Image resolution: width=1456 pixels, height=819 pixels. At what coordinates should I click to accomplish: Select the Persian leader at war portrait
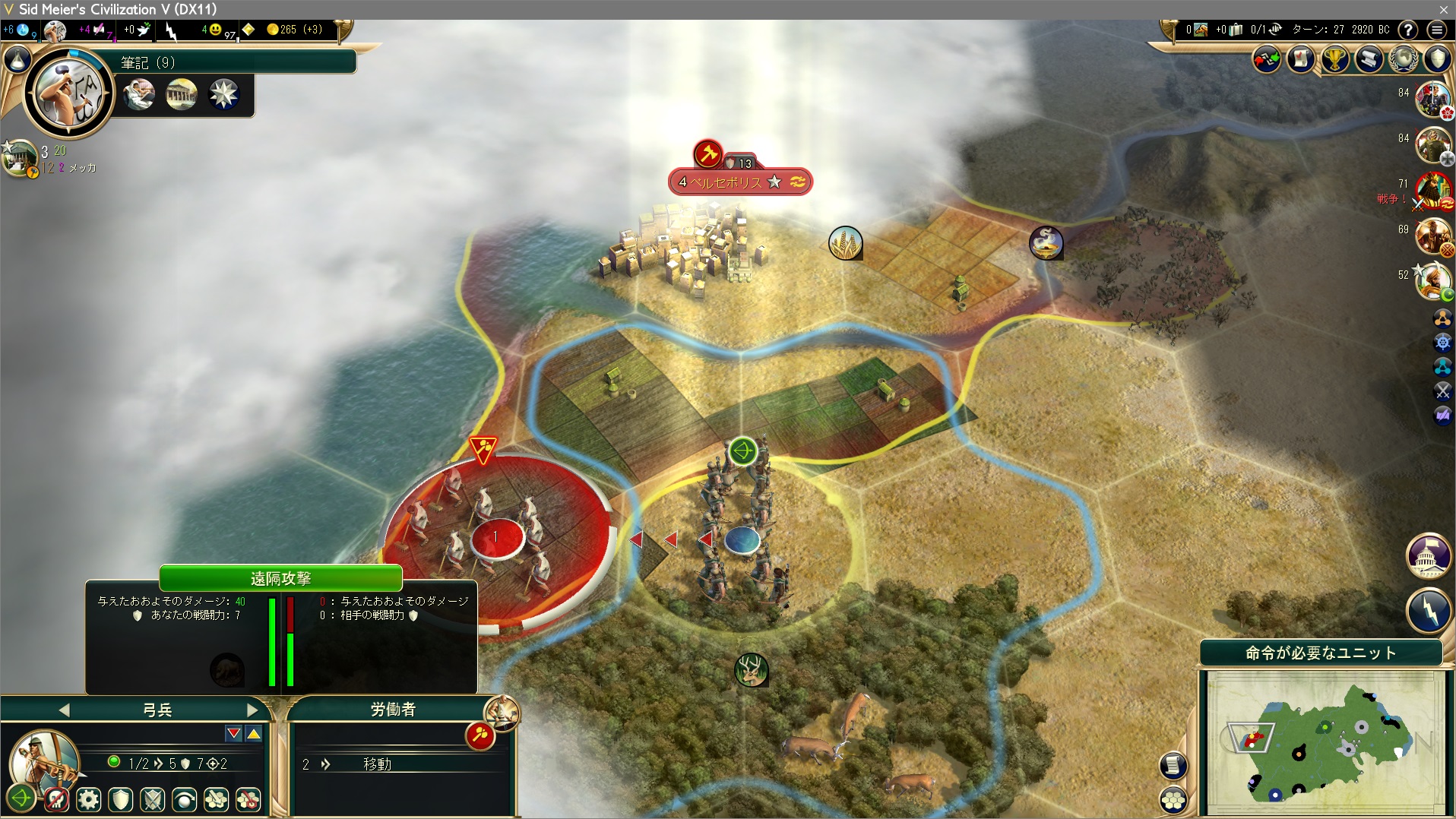click(x=1432, y=190)
